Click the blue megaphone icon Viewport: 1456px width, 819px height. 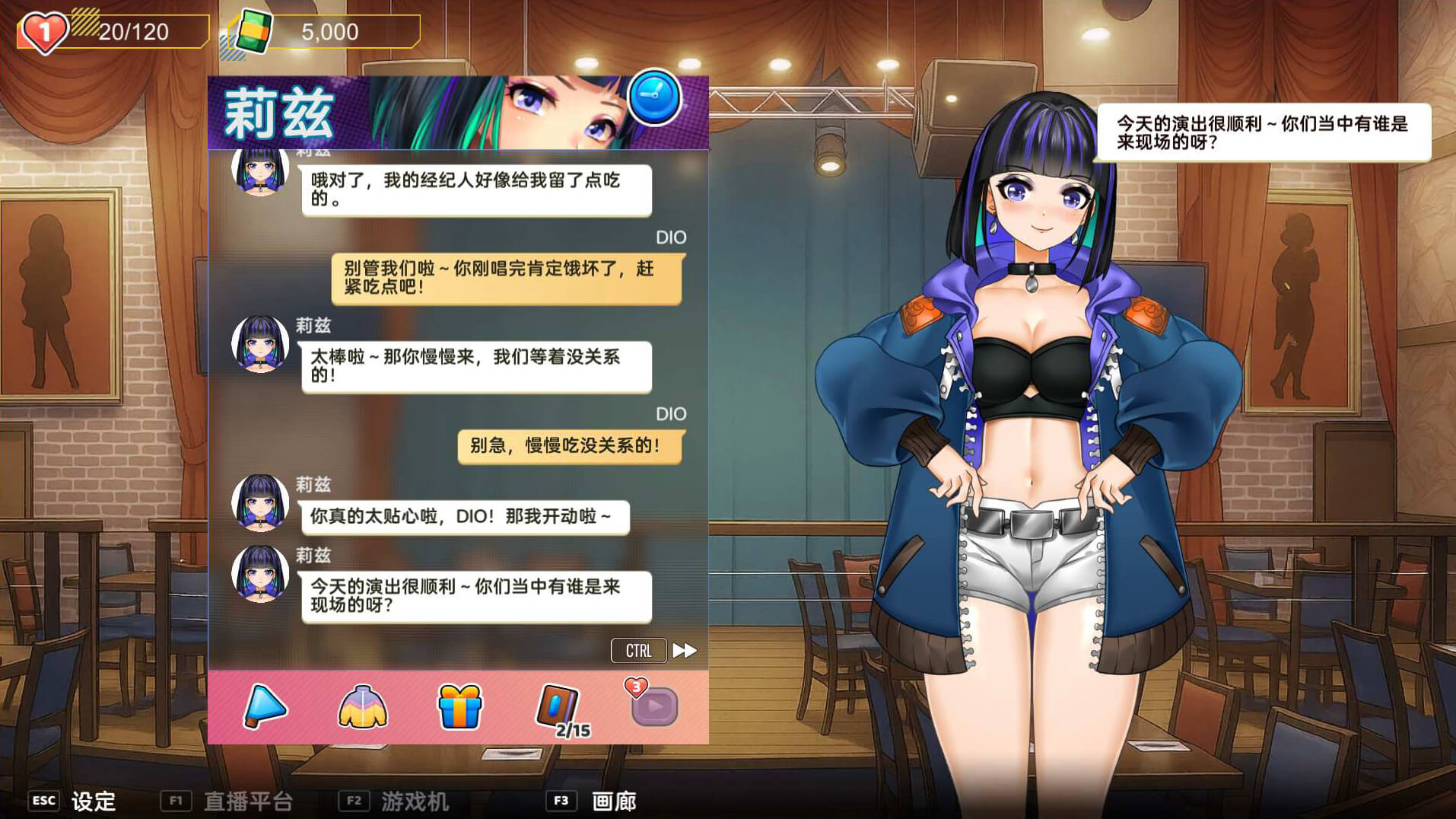point(264,706)
